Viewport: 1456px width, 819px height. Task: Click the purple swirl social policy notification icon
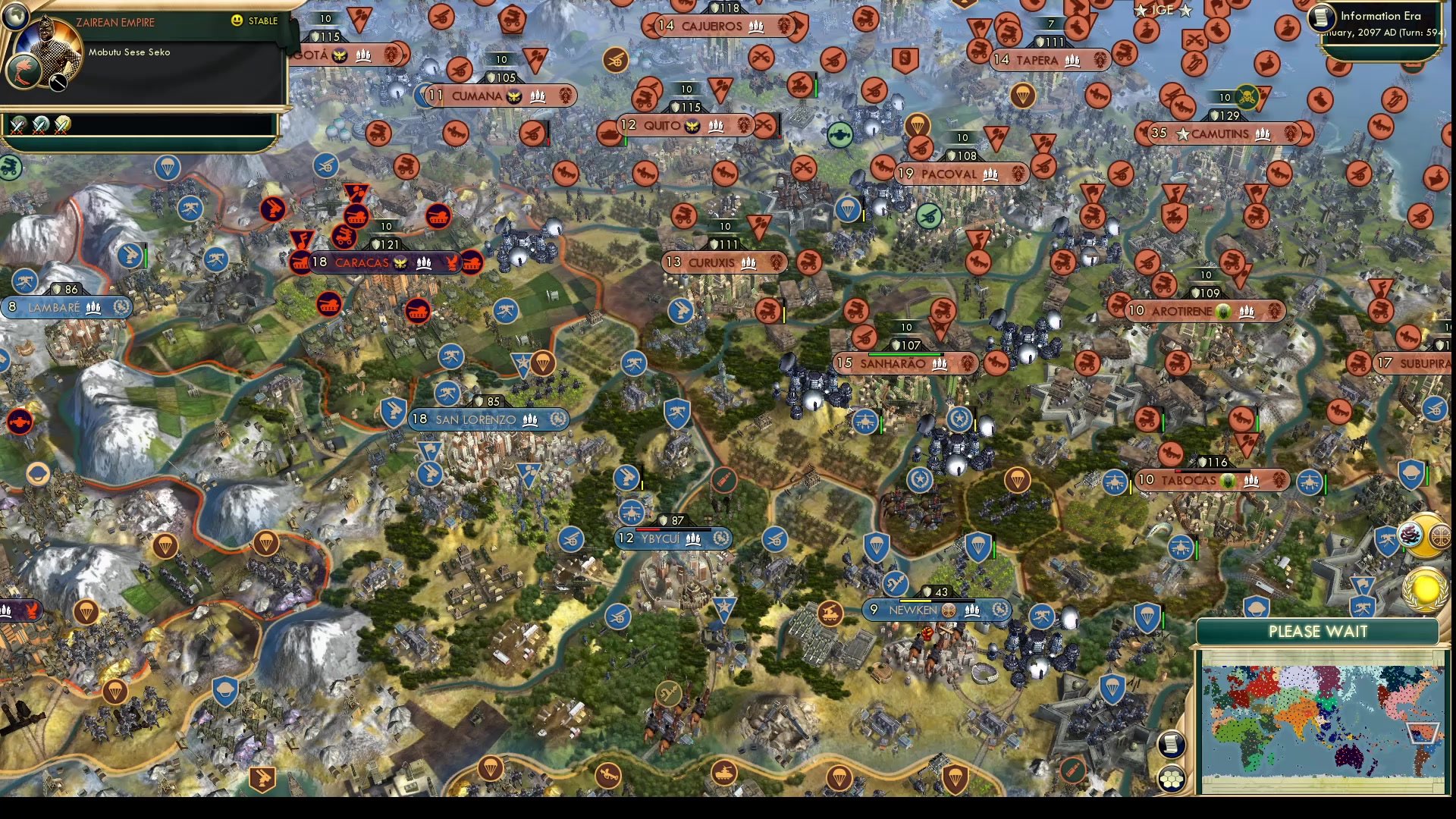pos(1409,534)
